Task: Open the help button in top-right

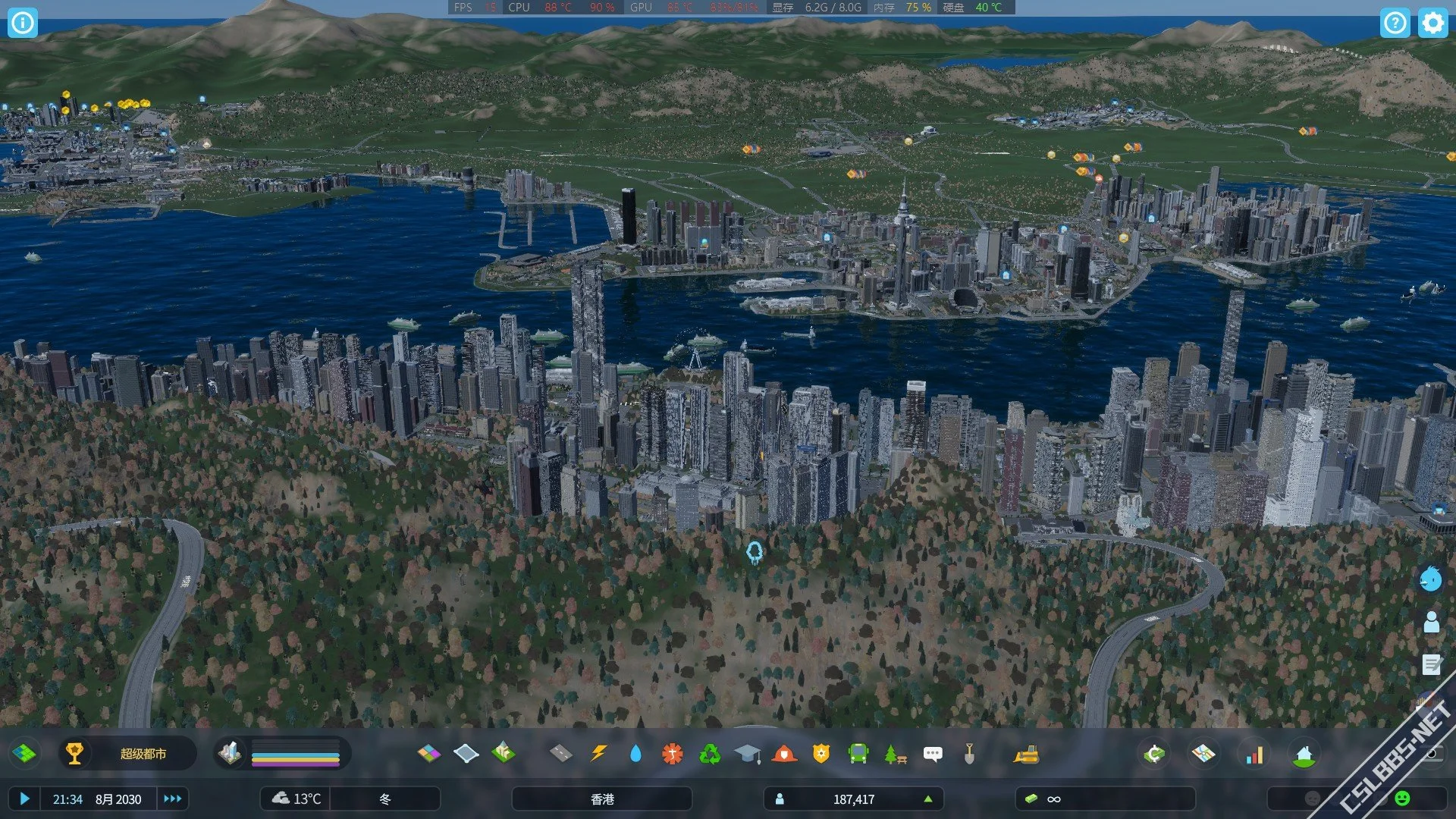Action: pos(1395,24)
